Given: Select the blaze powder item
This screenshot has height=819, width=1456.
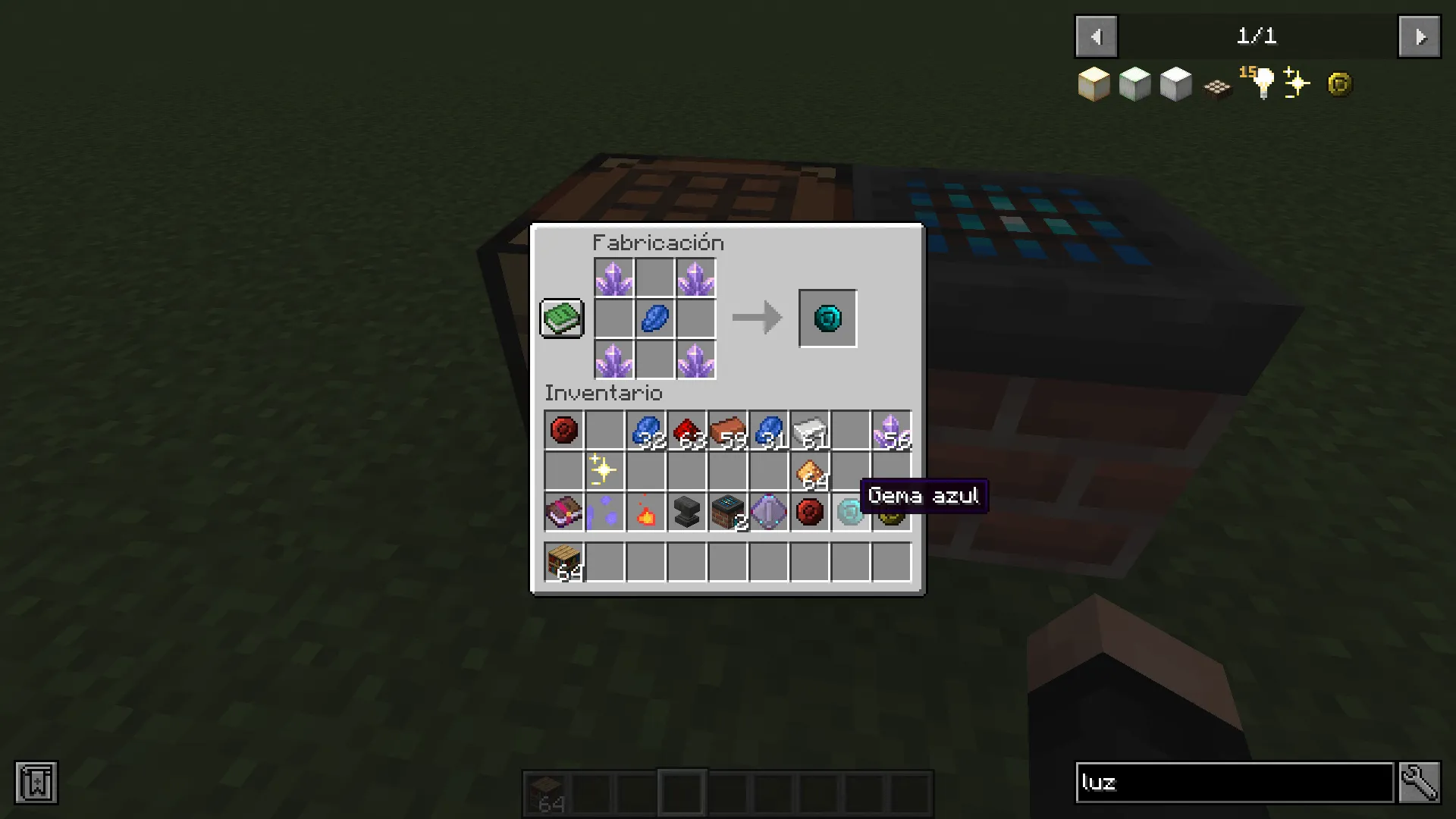Looking at the screenshot, I should pos(645,512).
